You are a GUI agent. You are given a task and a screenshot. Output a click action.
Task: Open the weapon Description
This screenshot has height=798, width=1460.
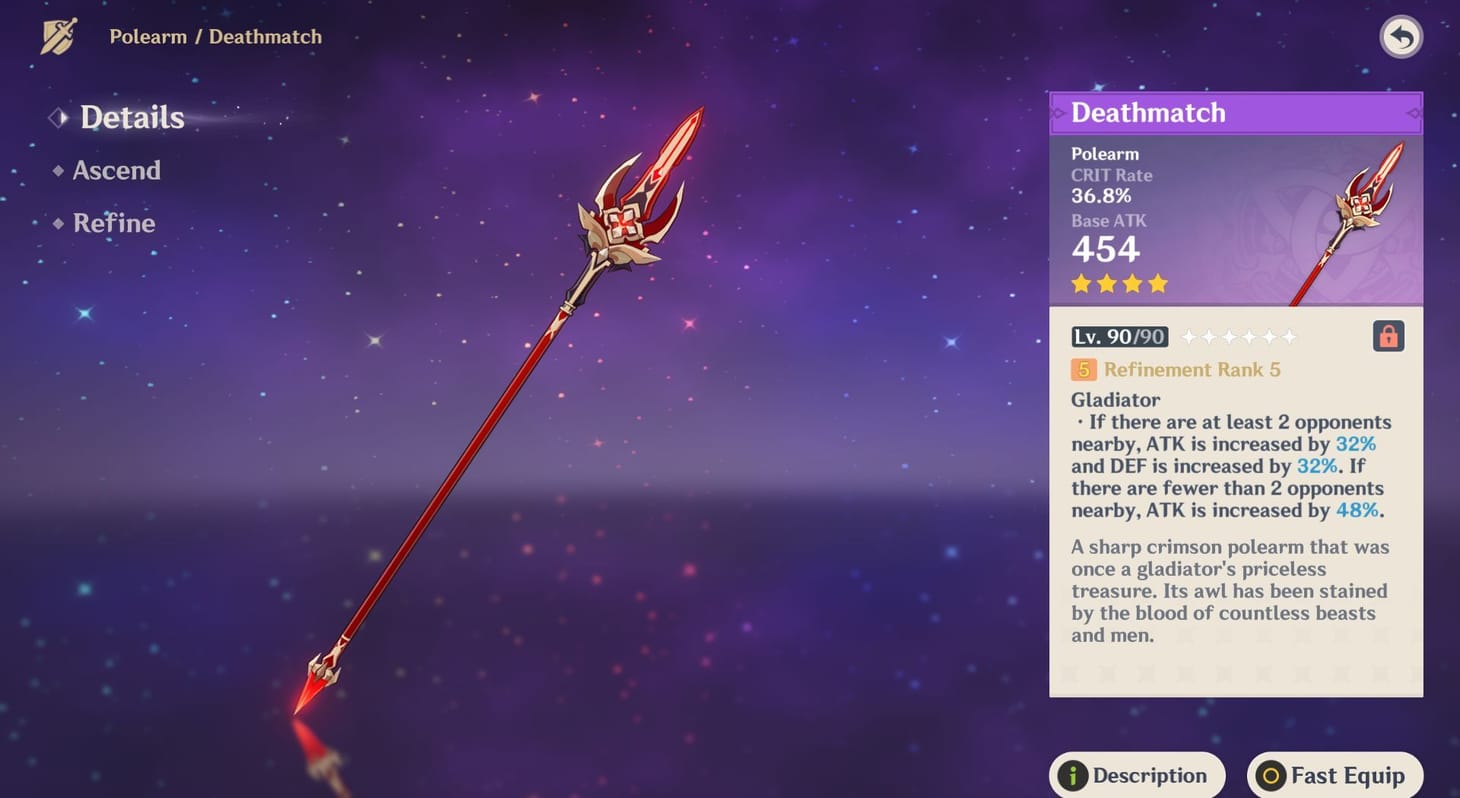[1136, 775]
